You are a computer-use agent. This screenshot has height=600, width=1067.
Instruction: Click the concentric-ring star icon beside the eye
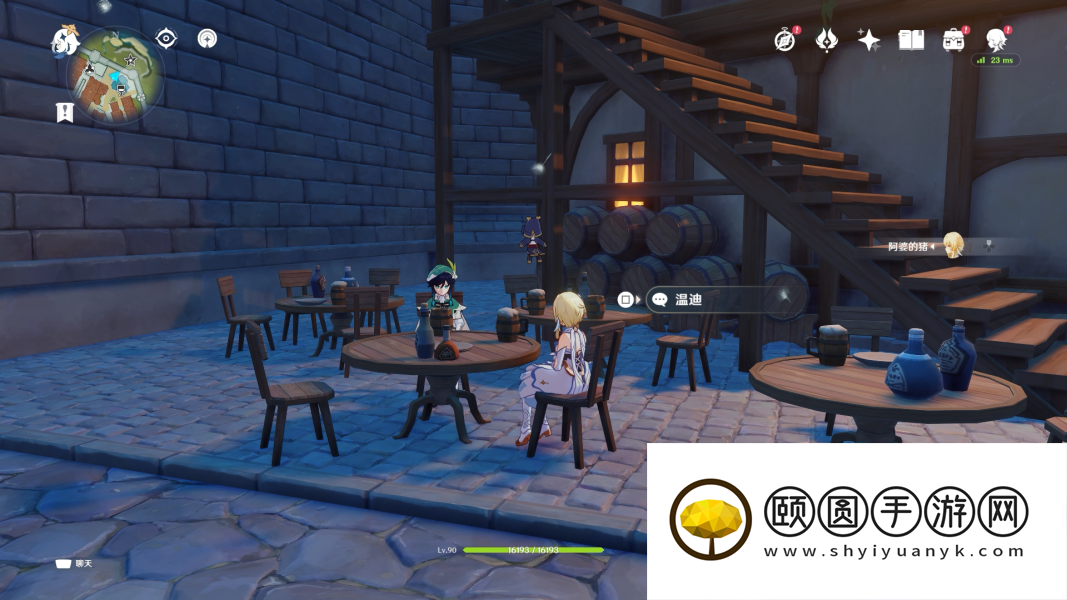click(x=207, y=39)
